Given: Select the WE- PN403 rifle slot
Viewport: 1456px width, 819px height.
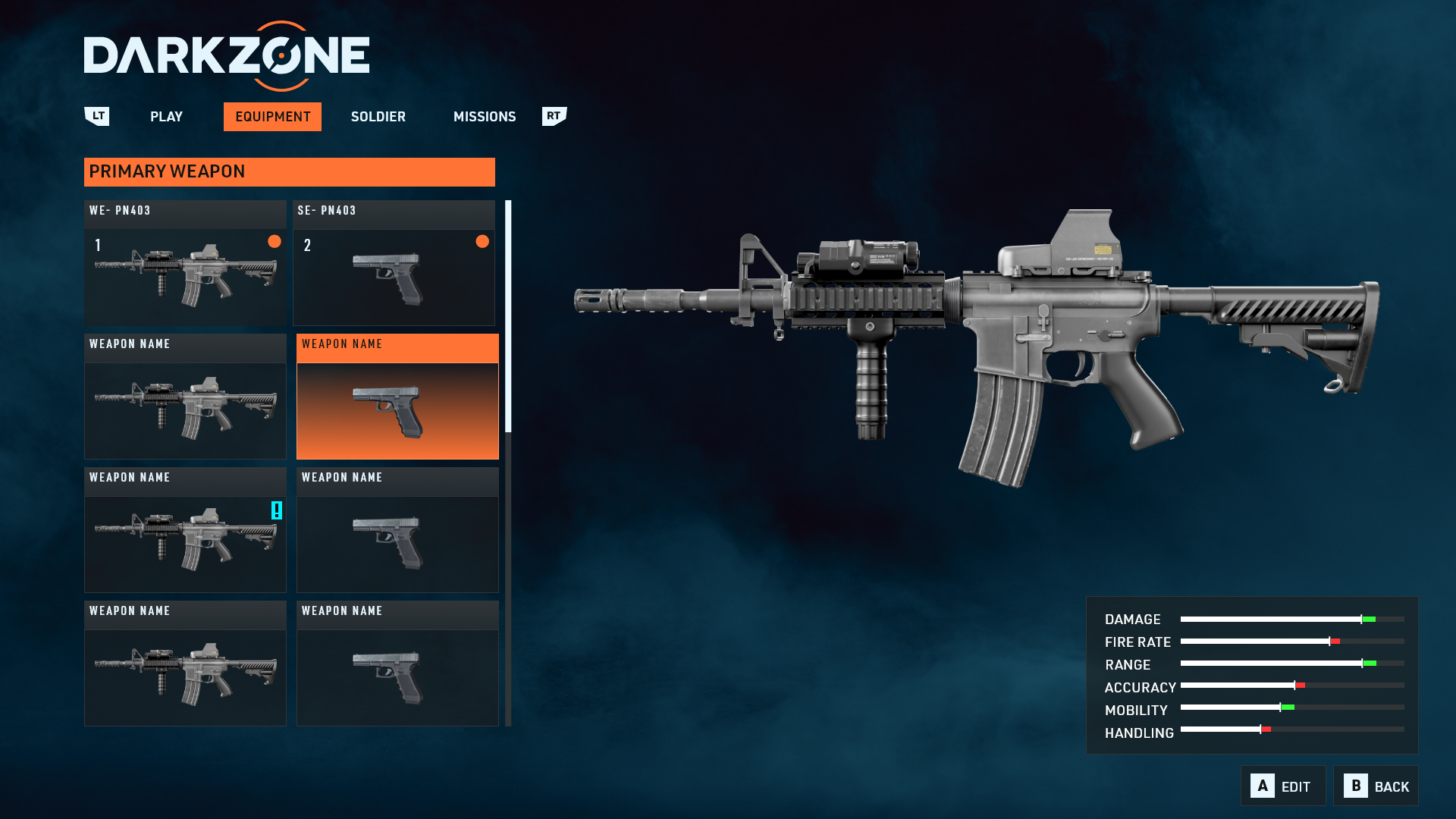Looking at the screenshot, I should point(185,263).
